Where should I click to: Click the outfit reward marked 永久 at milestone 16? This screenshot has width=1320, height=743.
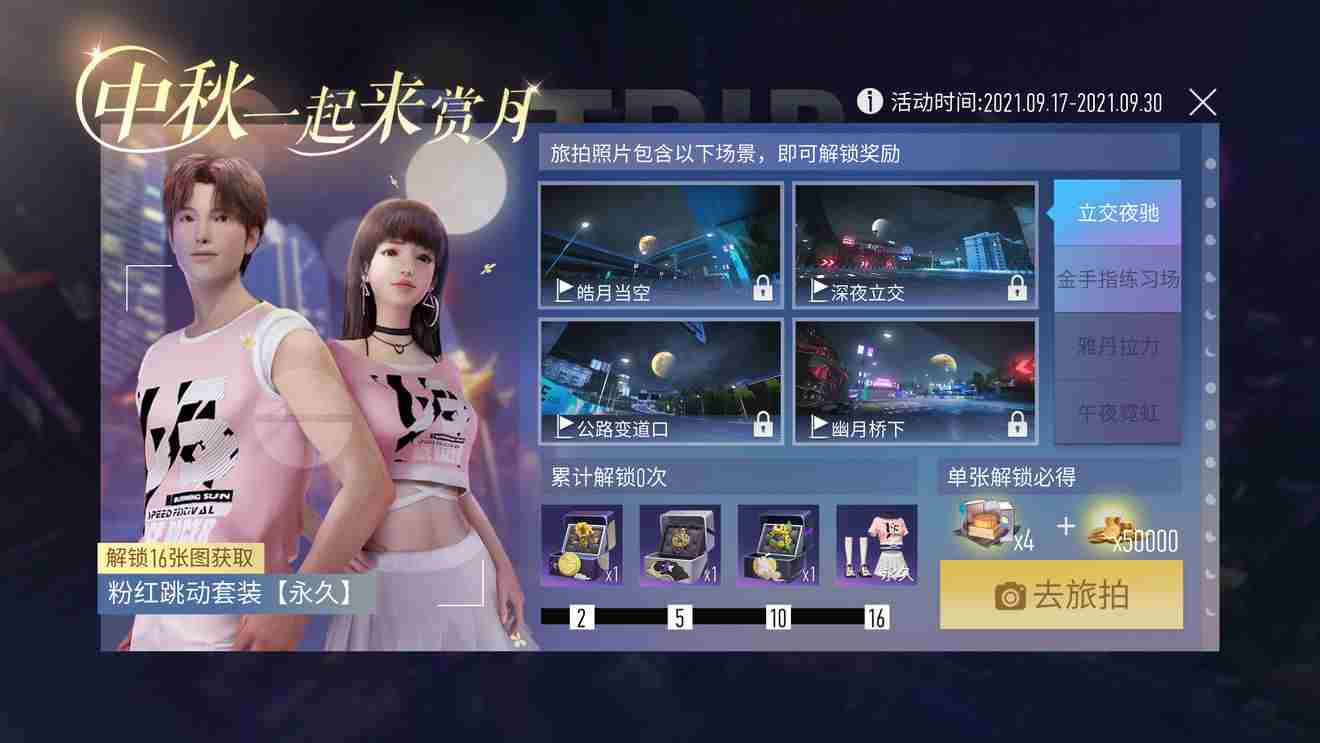[878, 545]
